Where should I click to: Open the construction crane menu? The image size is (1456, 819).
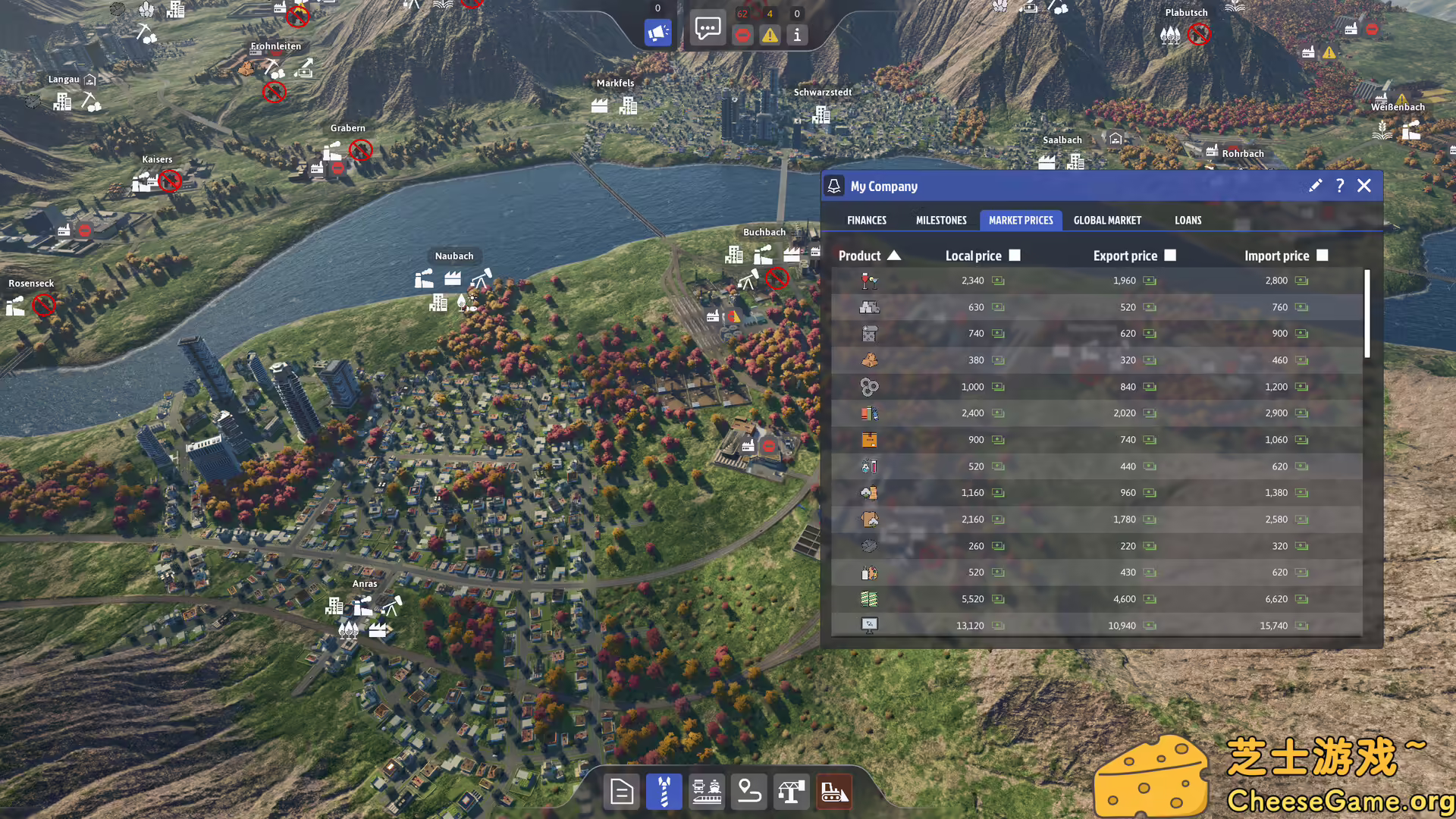(791, 791)
